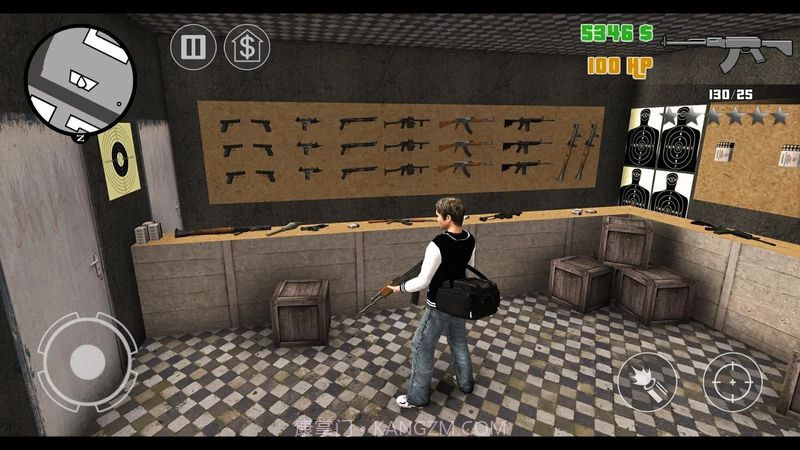This screenshot has width=800, height=450.
Task: Tap the circular minimap
Action: 81,77
